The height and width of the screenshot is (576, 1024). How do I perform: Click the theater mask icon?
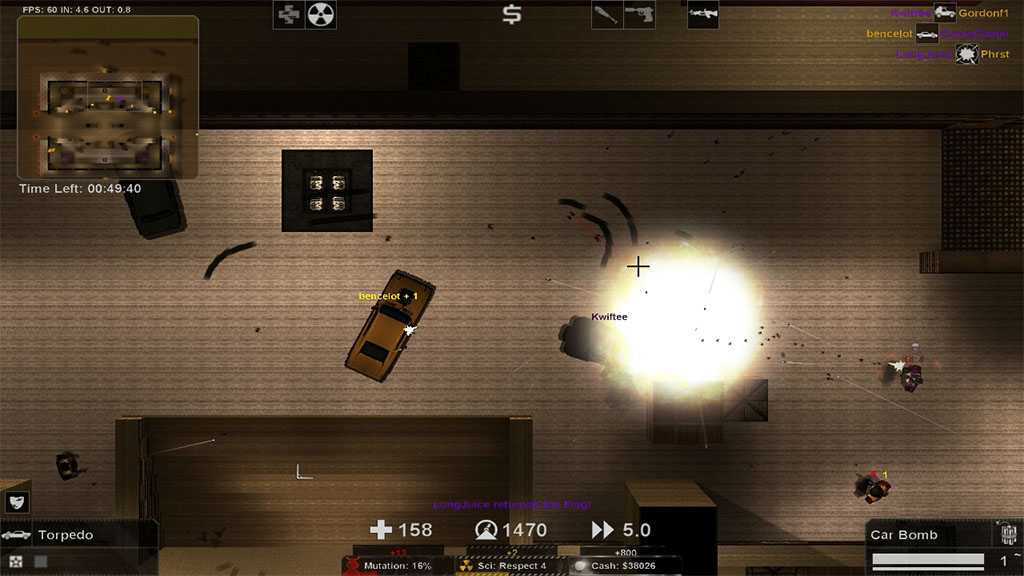pyautogui.click(x=17, y=502)
